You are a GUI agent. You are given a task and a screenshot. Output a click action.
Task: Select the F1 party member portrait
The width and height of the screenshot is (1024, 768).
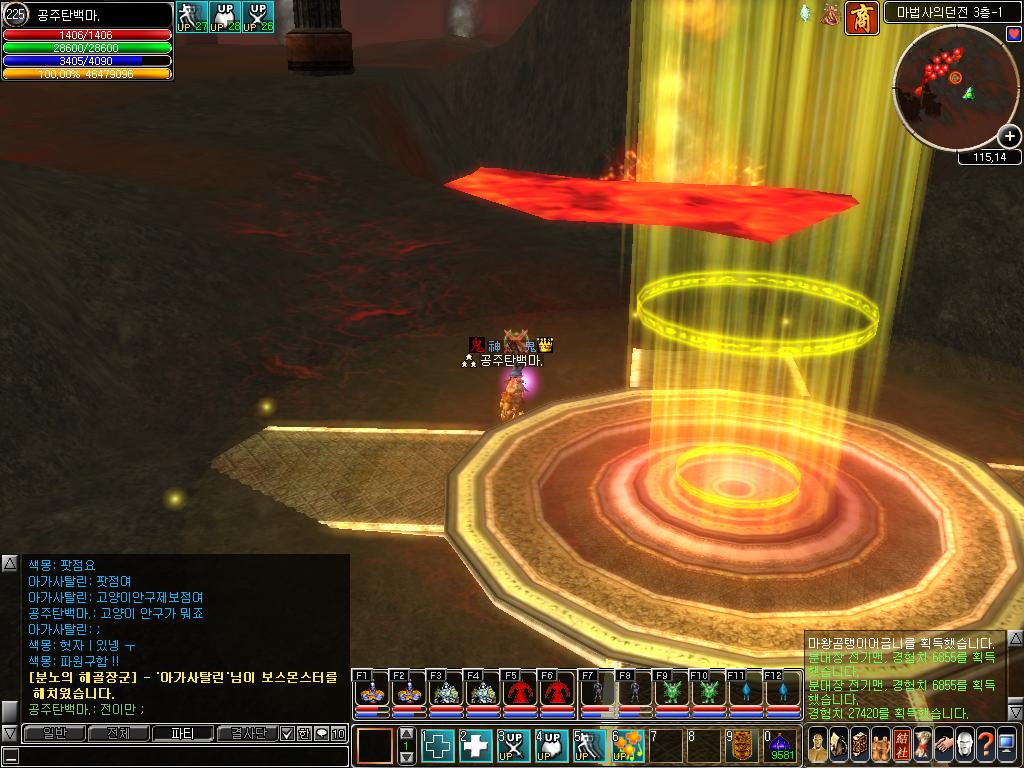(371, 692)
